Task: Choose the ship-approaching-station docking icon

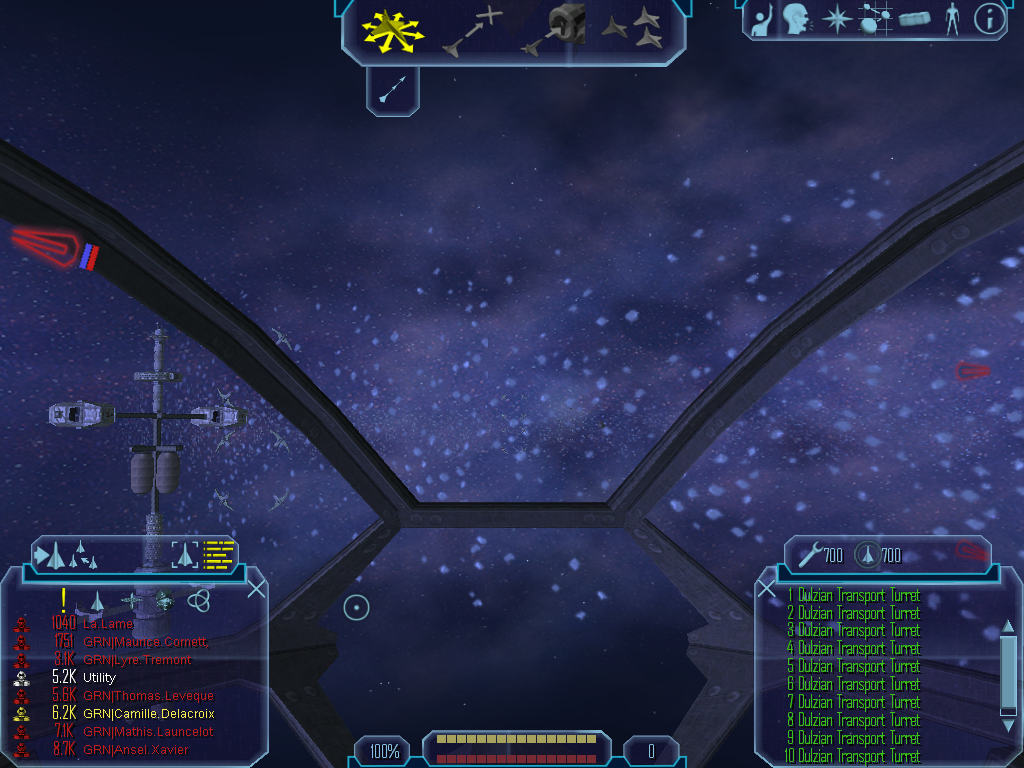Action: 557,30
